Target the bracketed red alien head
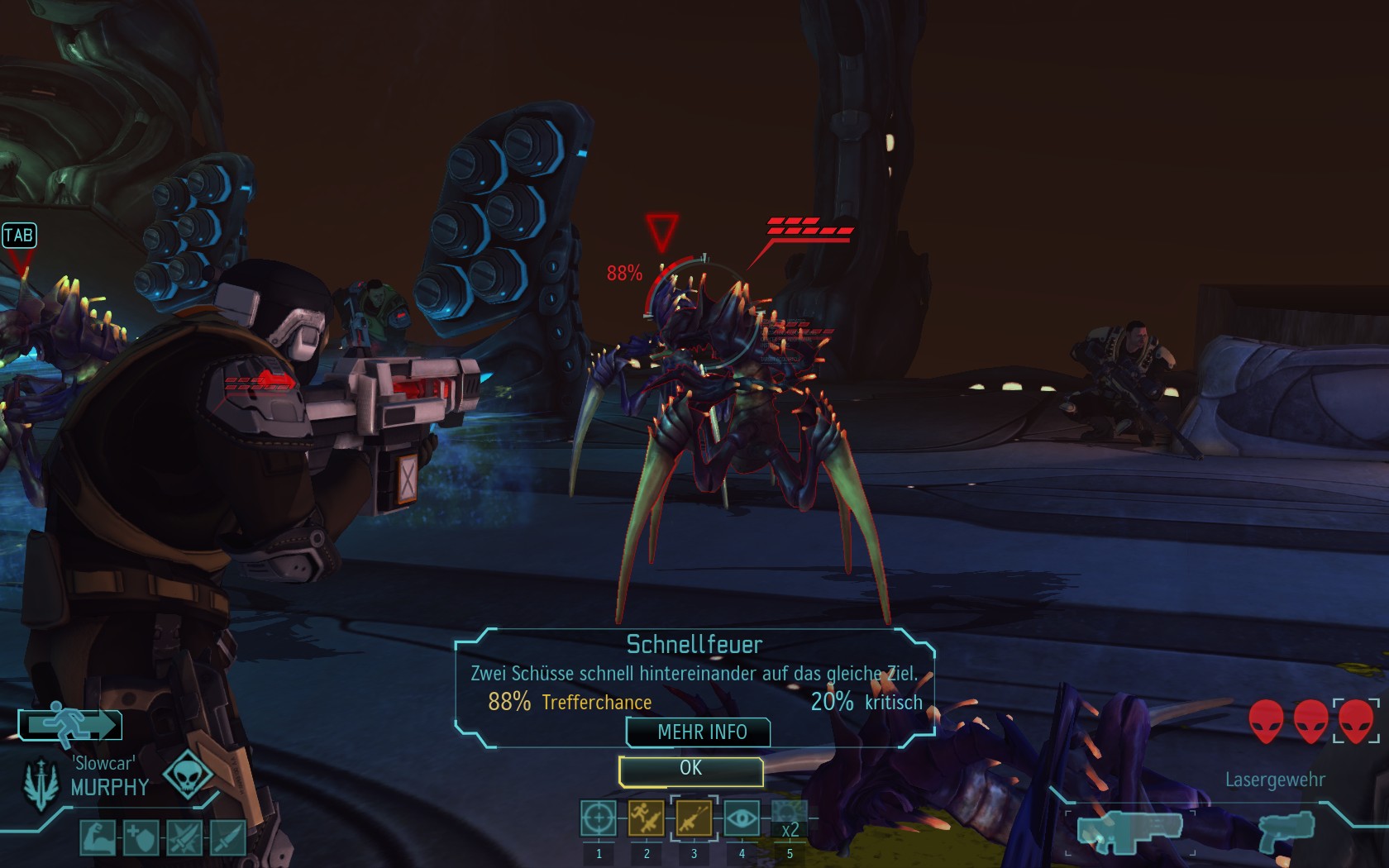The height and width of the screenshot is (868, 1389). click(1356, 719)
